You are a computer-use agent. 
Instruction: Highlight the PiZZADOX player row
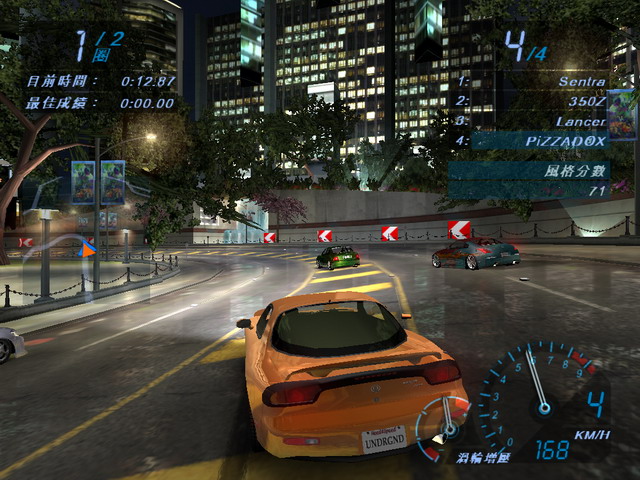(x=530, y=141)
